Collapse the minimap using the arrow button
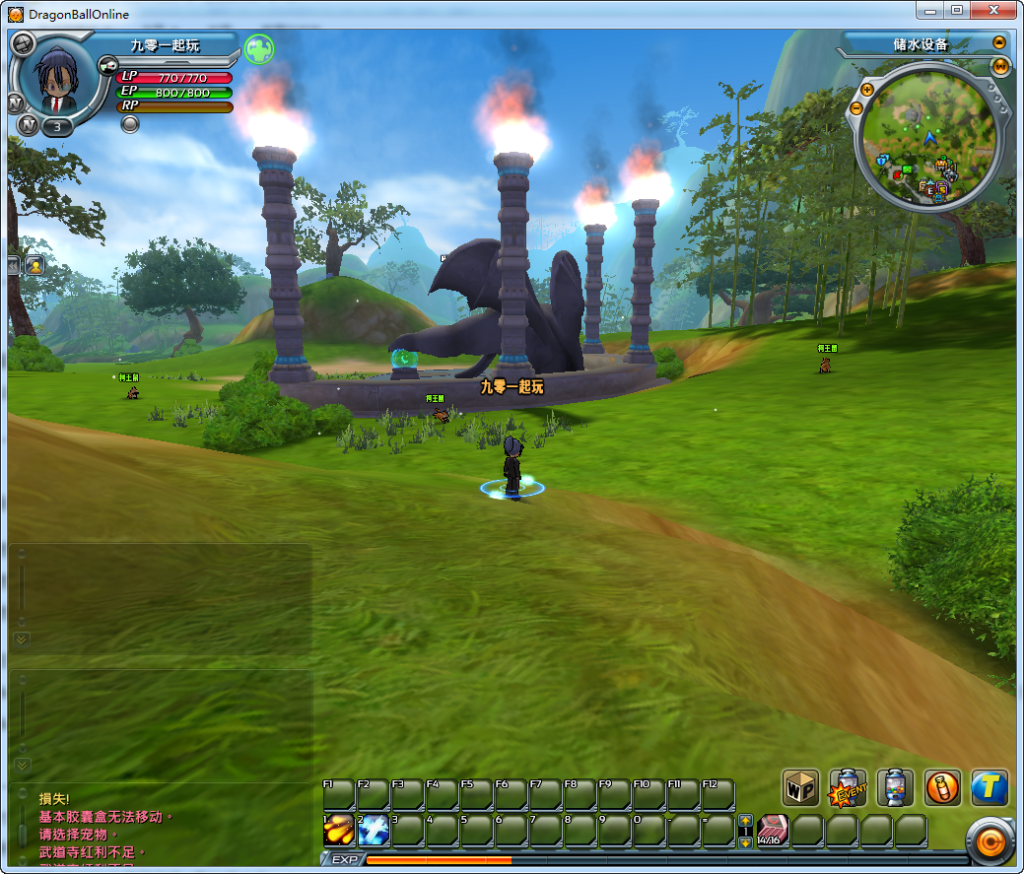Screen dimensions: 1024x874 coord(998,43)
